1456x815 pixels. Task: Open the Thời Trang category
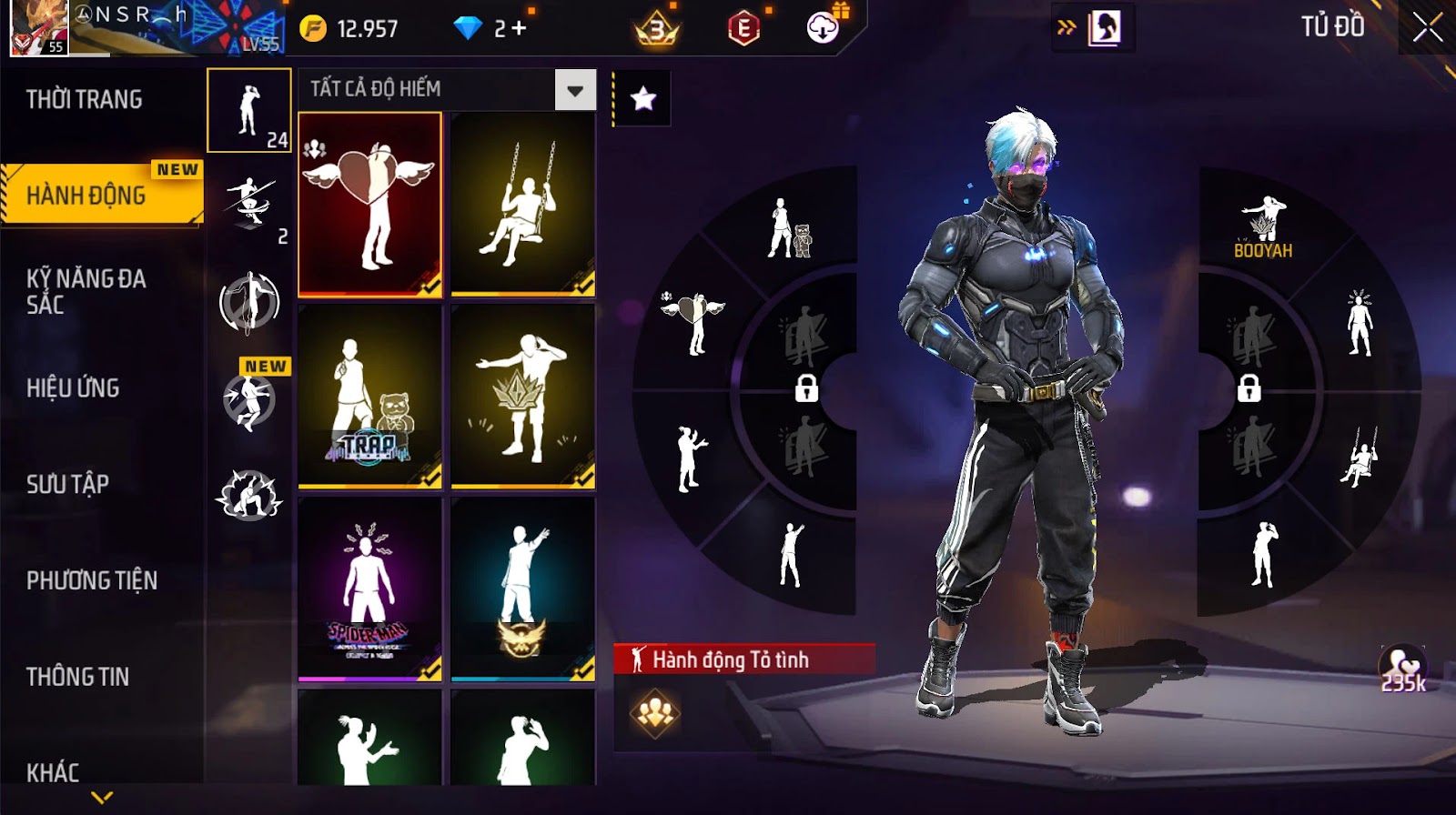pyautogui.click(x=84, y=99)
